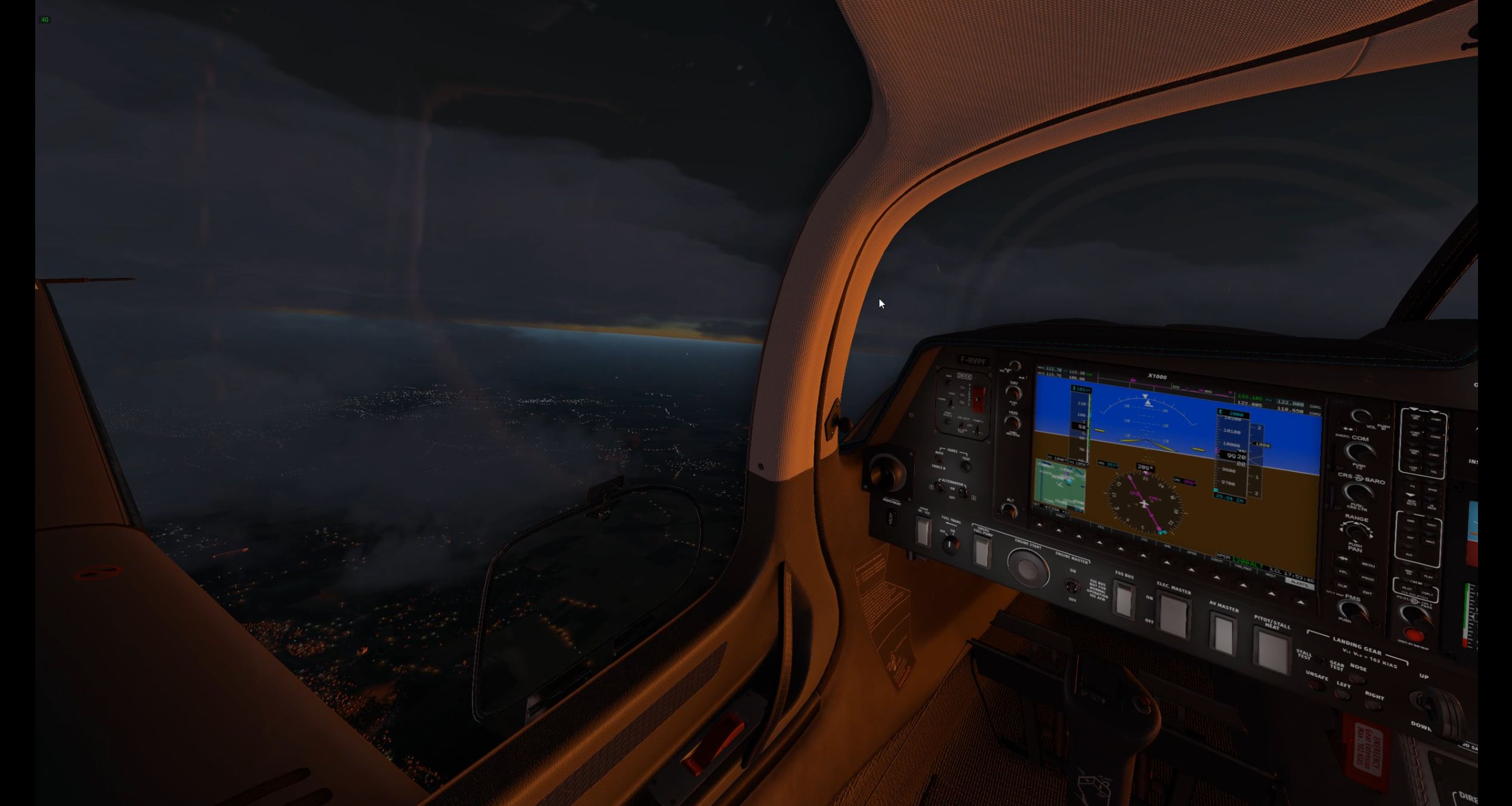Viewport: 1512px width, 806px height.
Task: Click the inset map on the PFD
Action: tap(1059, 484)
